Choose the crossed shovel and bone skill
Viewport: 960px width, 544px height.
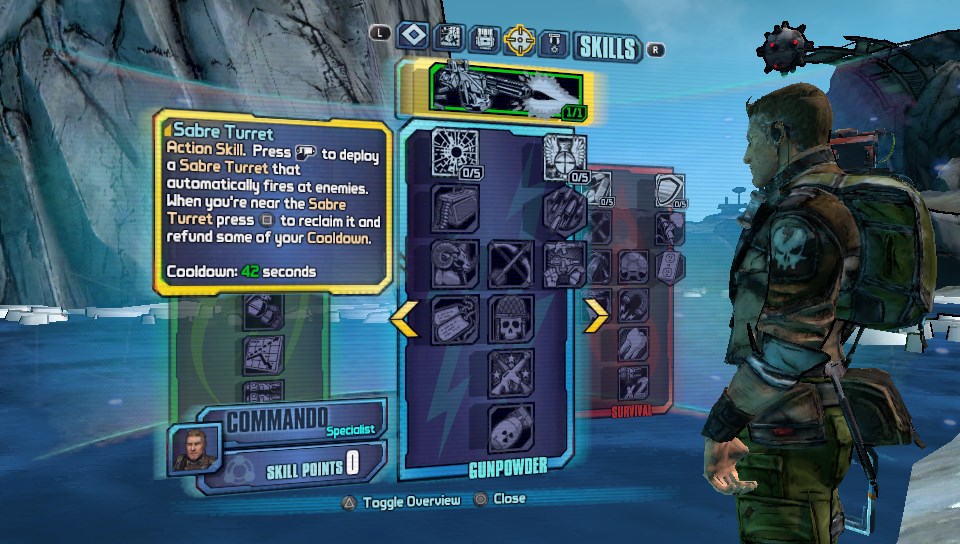(x=511, y=263)
